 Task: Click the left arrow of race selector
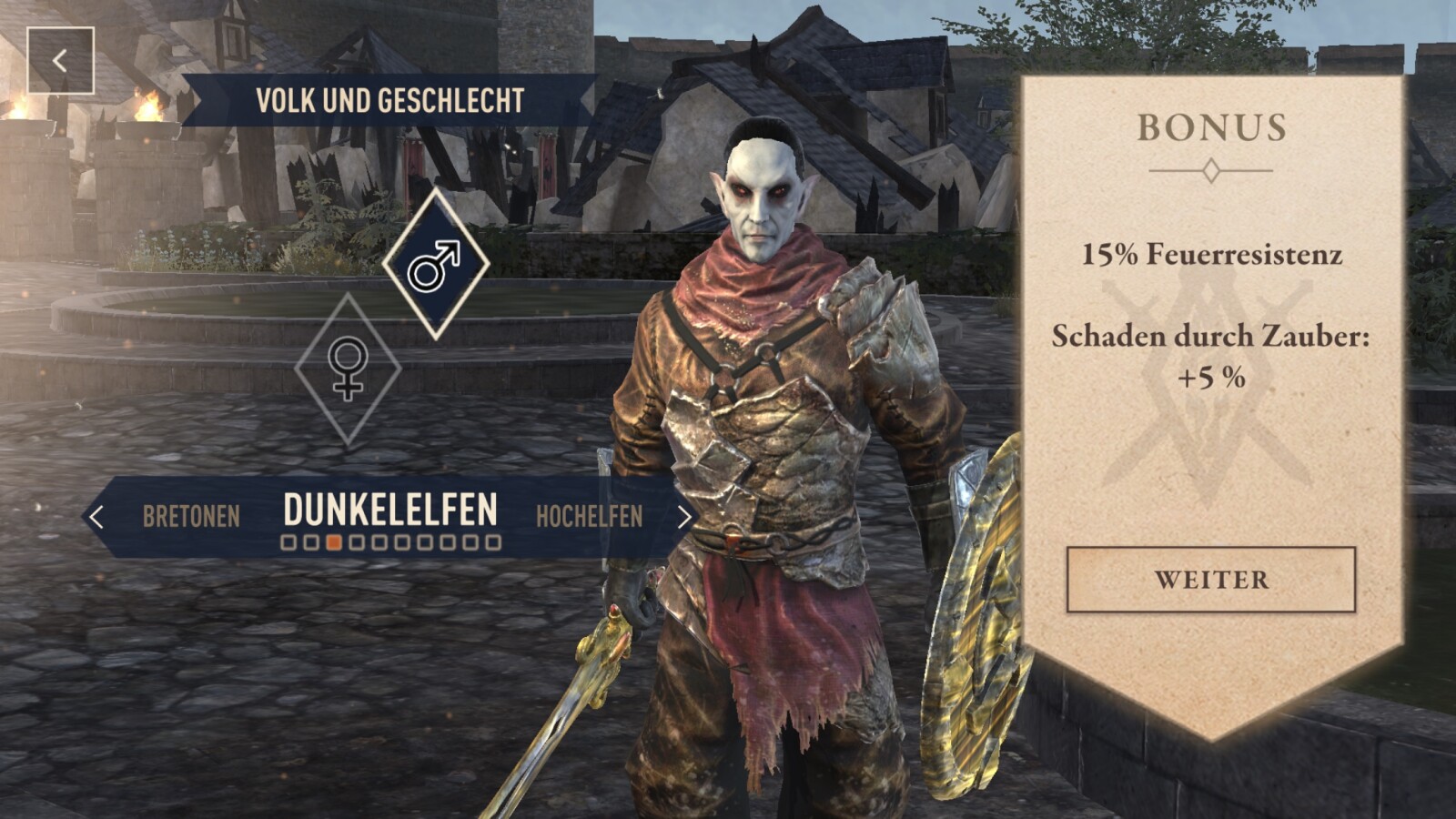point(96,517)
